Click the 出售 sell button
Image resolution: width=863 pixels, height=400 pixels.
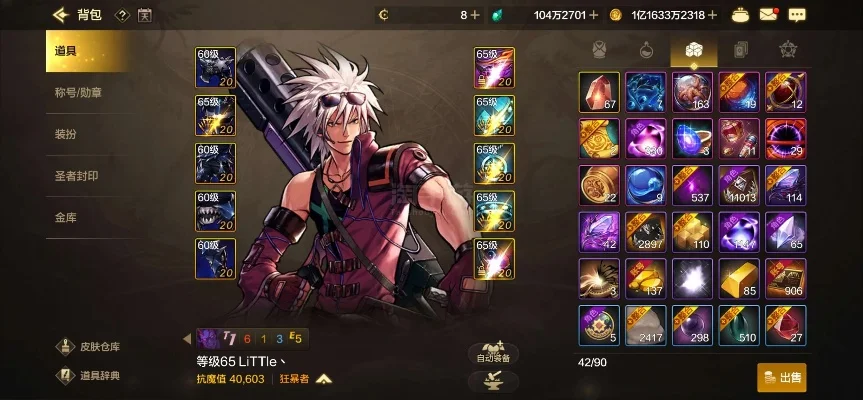(782, 377)
